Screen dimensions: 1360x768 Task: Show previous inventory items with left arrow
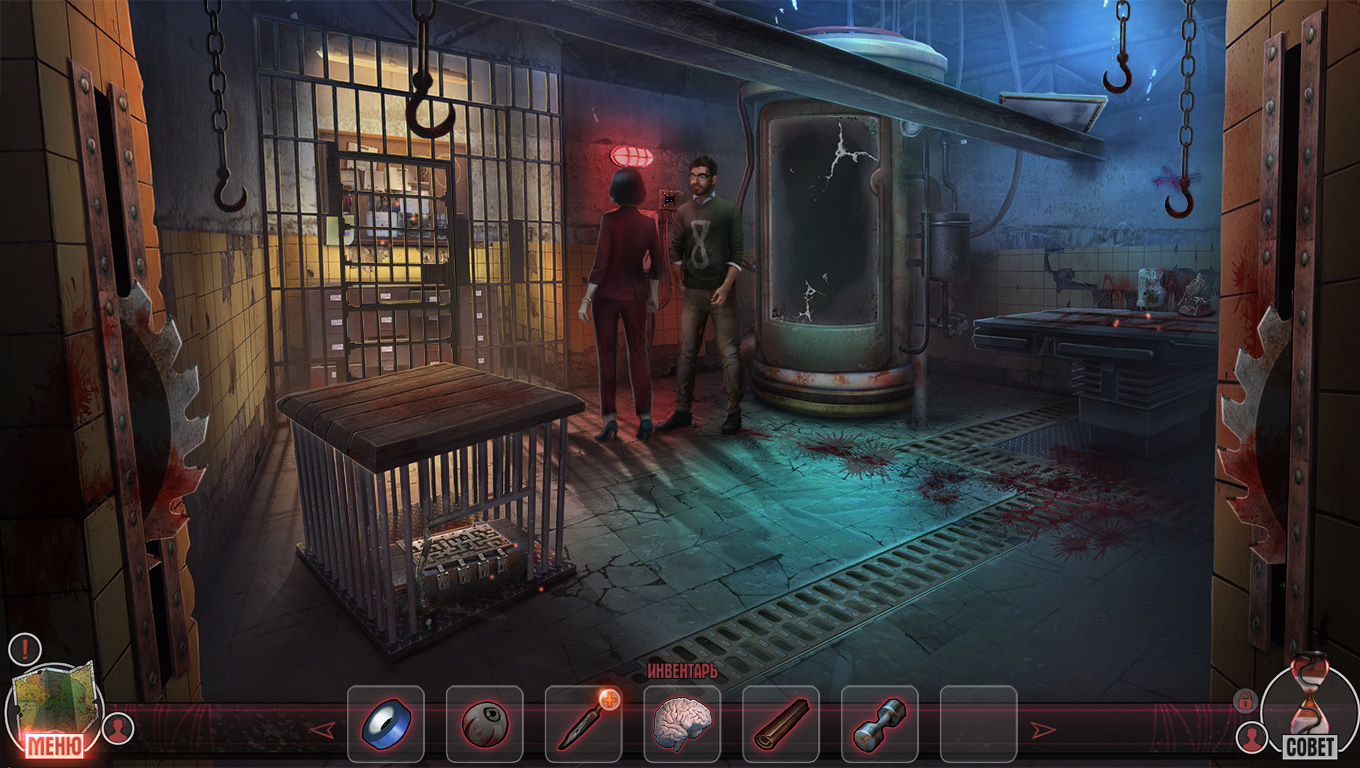point(322,729)
